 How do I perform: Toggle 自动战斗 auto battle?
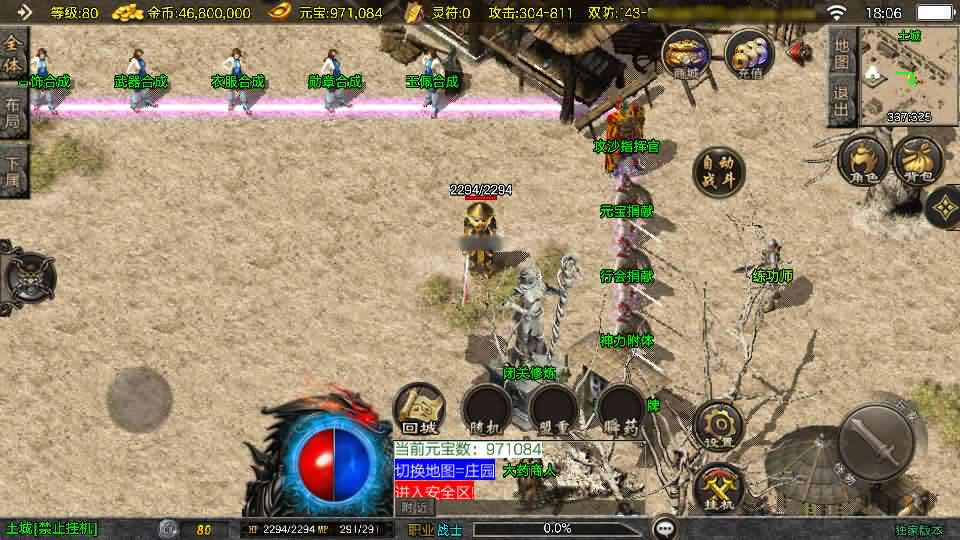pos(719,172)
